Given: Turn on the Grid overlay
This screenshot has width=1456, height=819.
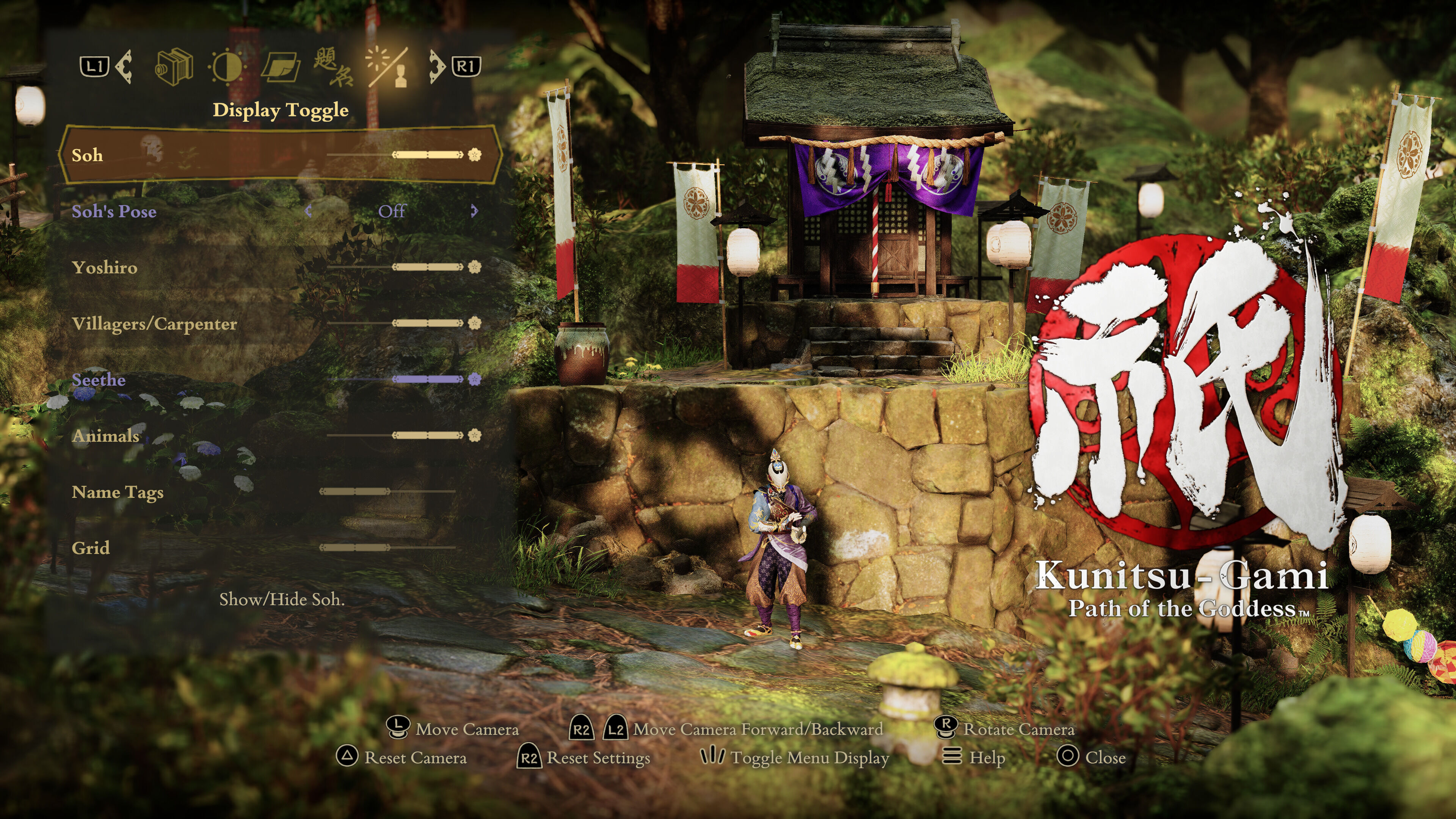Looking at the screenshot, I should tap(387, 548).
